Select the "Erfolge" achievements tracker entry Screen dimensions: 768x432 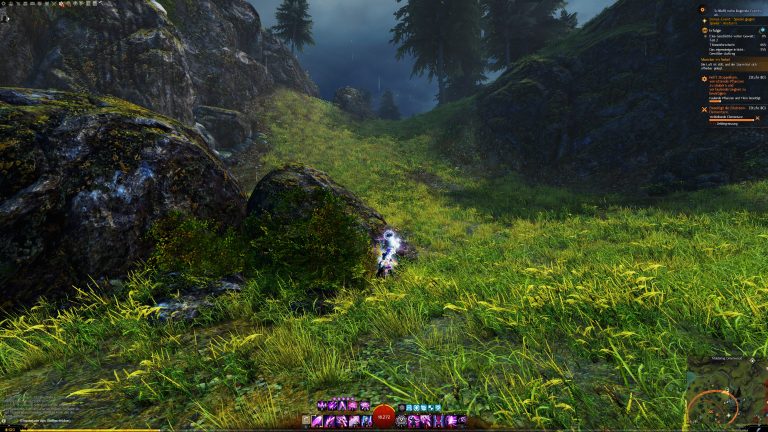click(x=712, y=31)
